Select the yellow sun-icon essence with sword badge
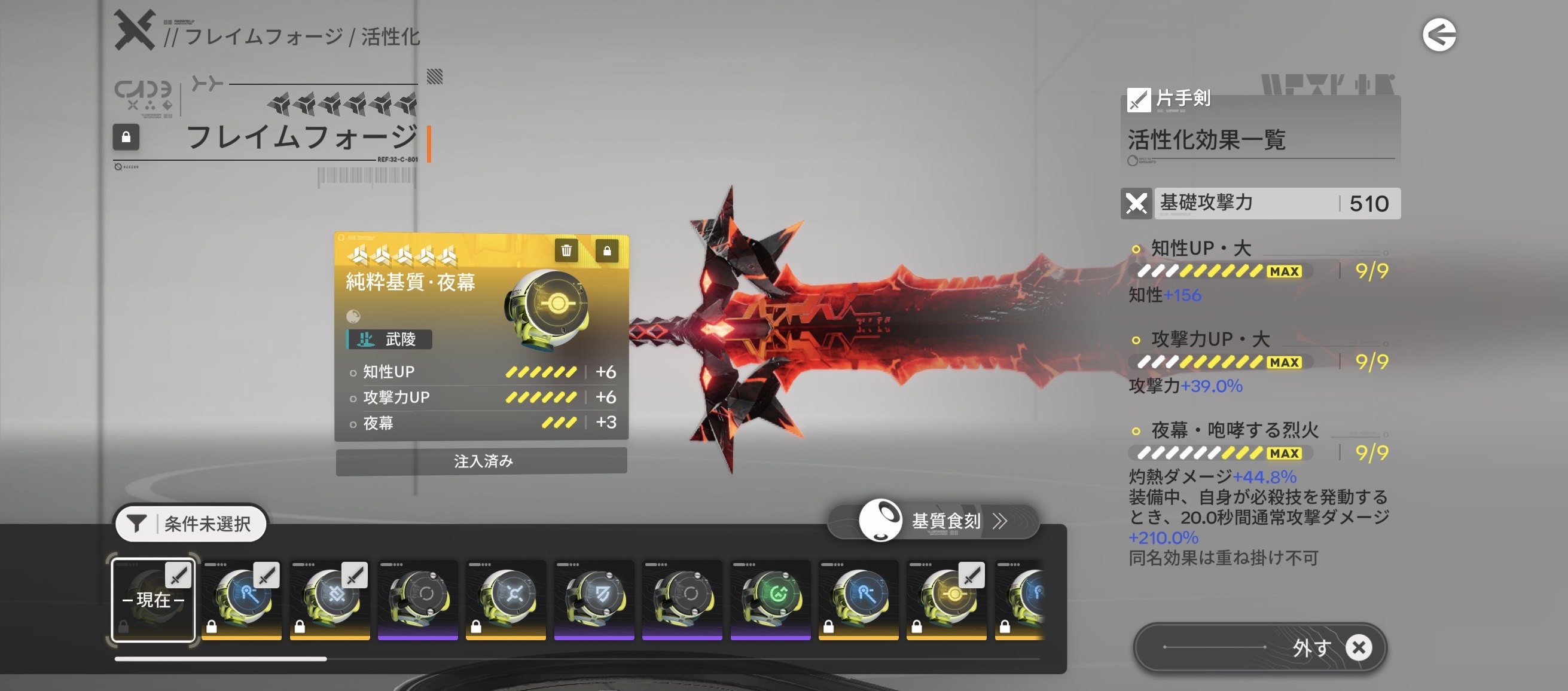1568x691 pixels. click(947, 598)
